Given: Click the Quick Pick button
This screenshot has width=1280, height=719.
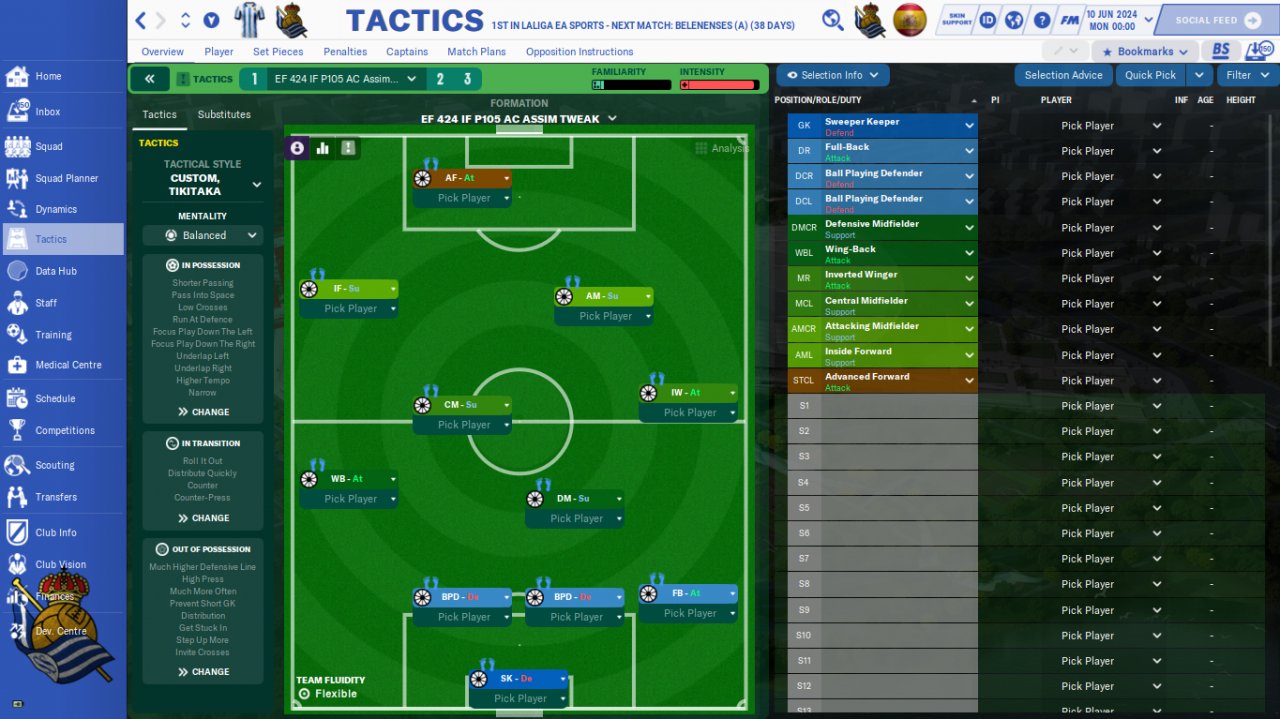Looking at the screenshot, I should [x=1150, y=75].
